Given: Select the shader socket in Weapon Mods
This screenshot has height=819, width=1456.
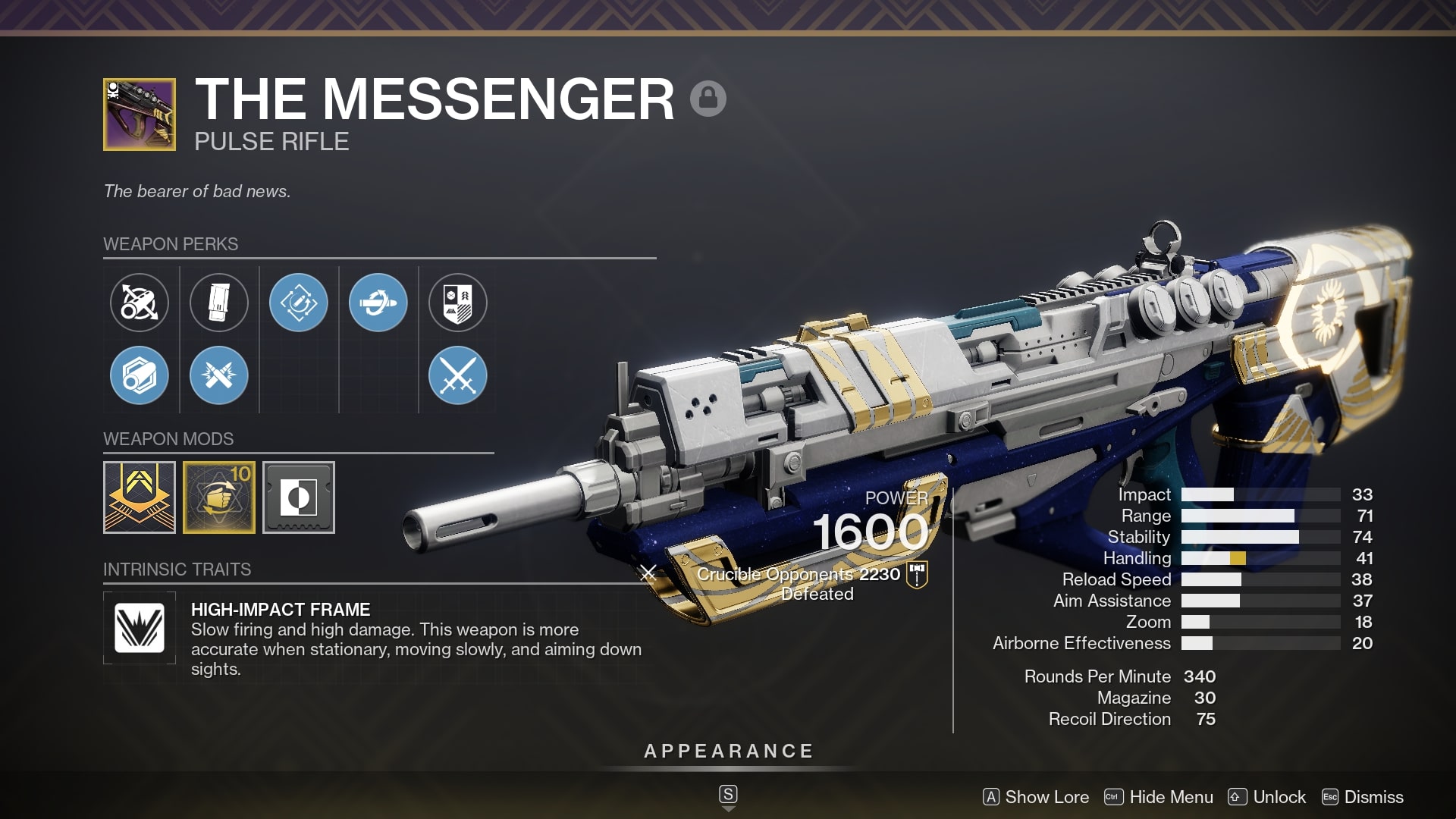Looking at the screenshot, I should [298, 497].
